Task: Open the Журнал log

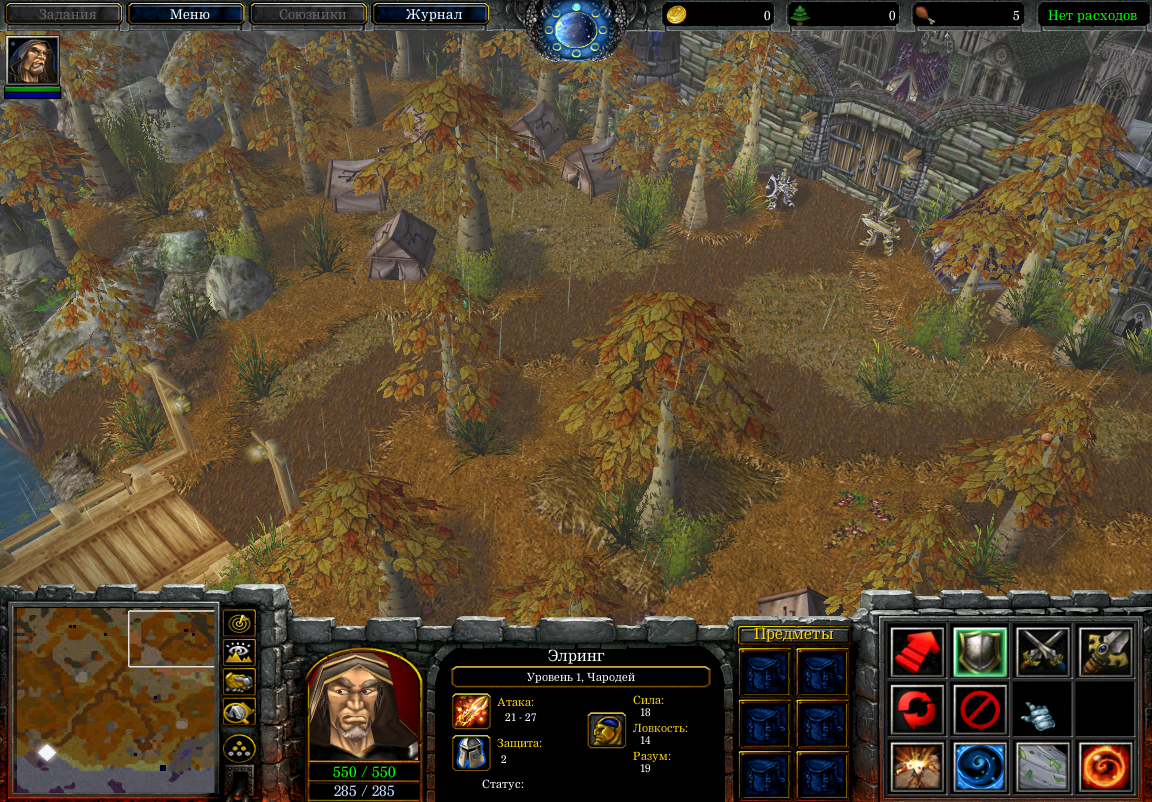Action: [430, 15]
